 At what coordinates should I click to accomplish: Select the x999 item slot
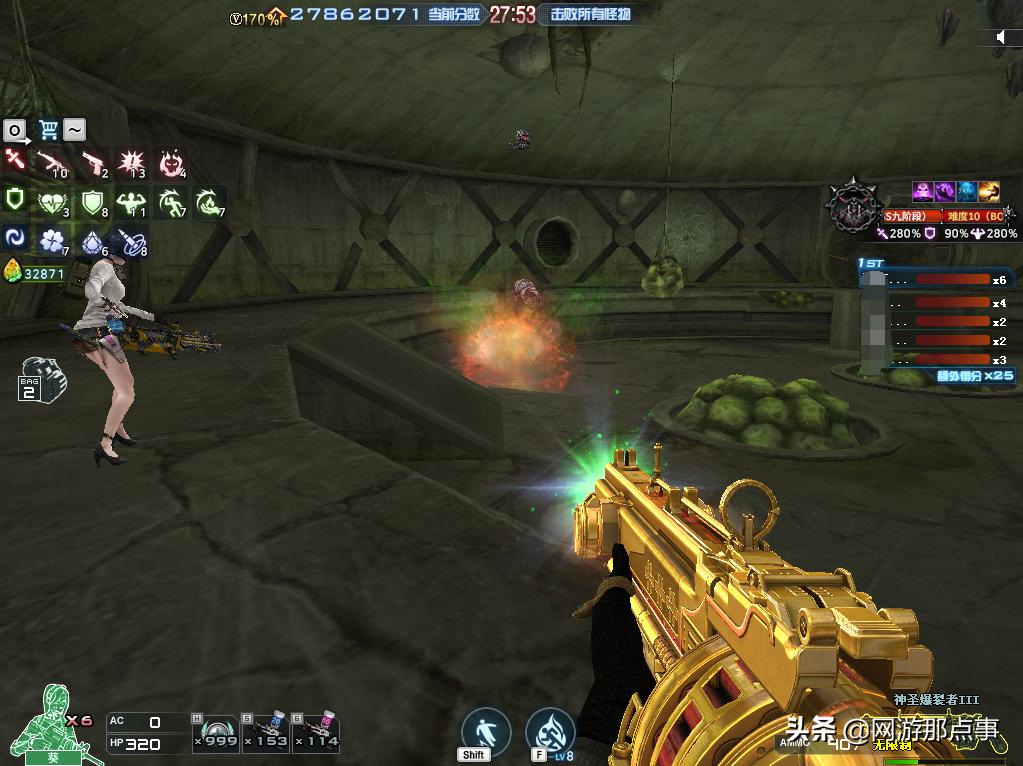coord(215,732)
